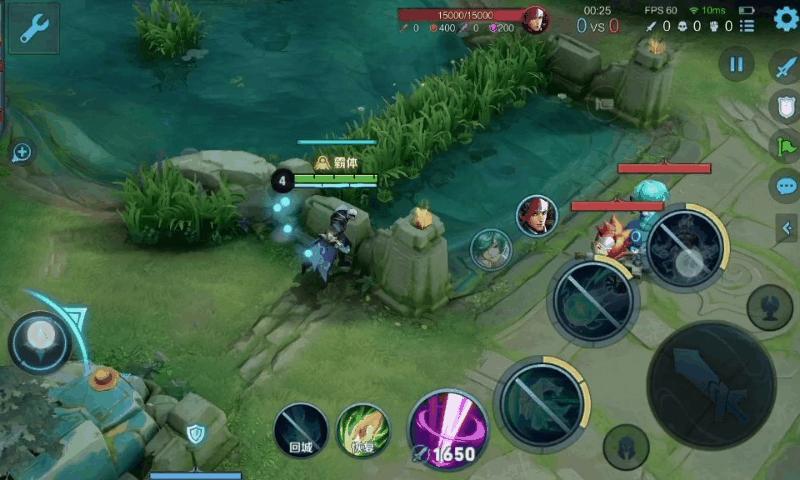Viewport: 800px width, 480px height.
Task: Toggle the voice microphone button
Action: (769, 307)
